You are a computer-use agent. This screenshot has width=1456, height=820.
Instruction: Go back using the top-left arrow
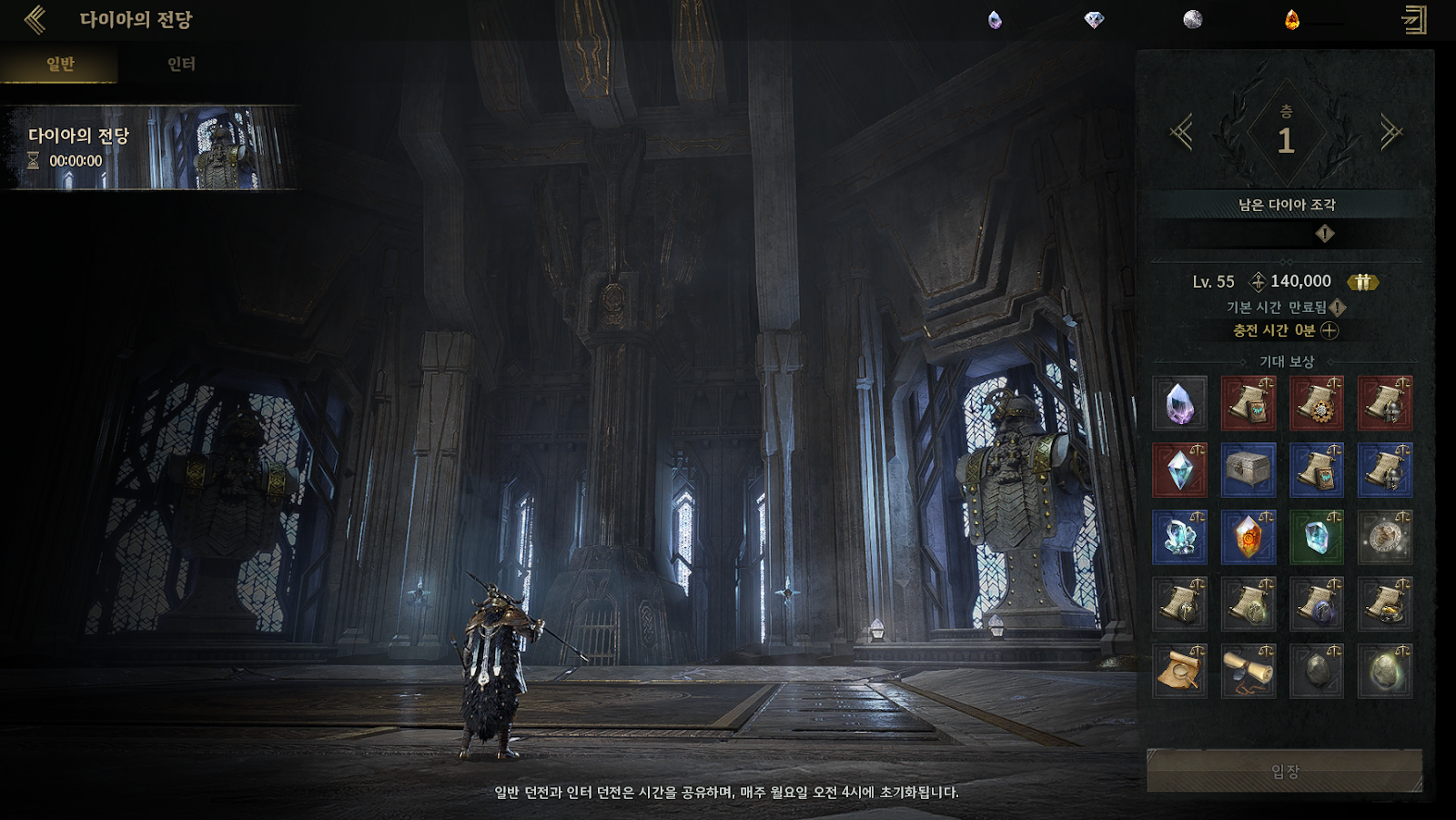point(35,19)
